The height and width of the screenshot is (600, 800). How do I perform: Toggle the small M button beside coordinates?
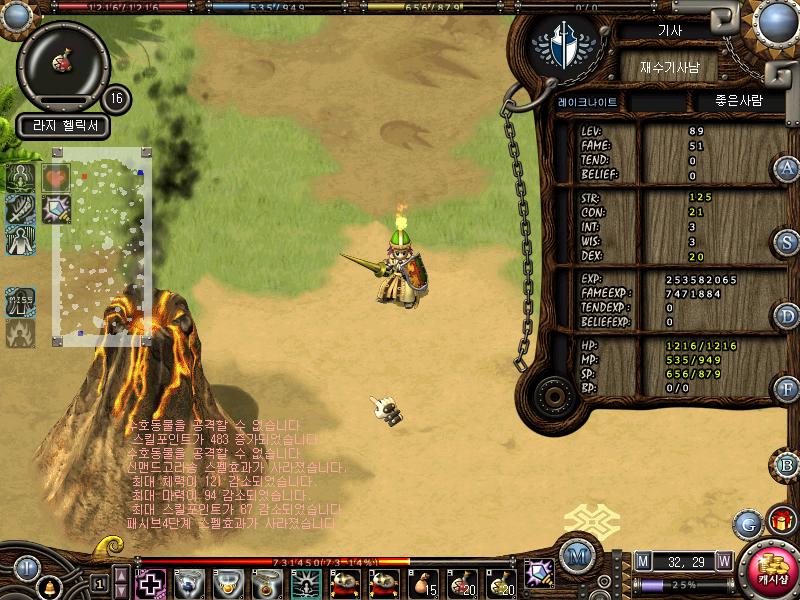643,561
